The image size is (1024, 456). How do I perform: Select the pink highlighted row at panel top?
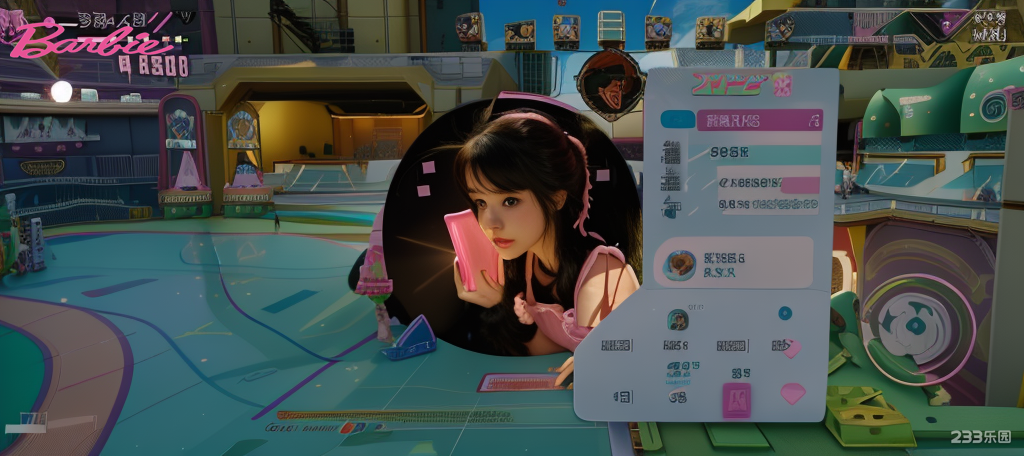tap(758, 121)
